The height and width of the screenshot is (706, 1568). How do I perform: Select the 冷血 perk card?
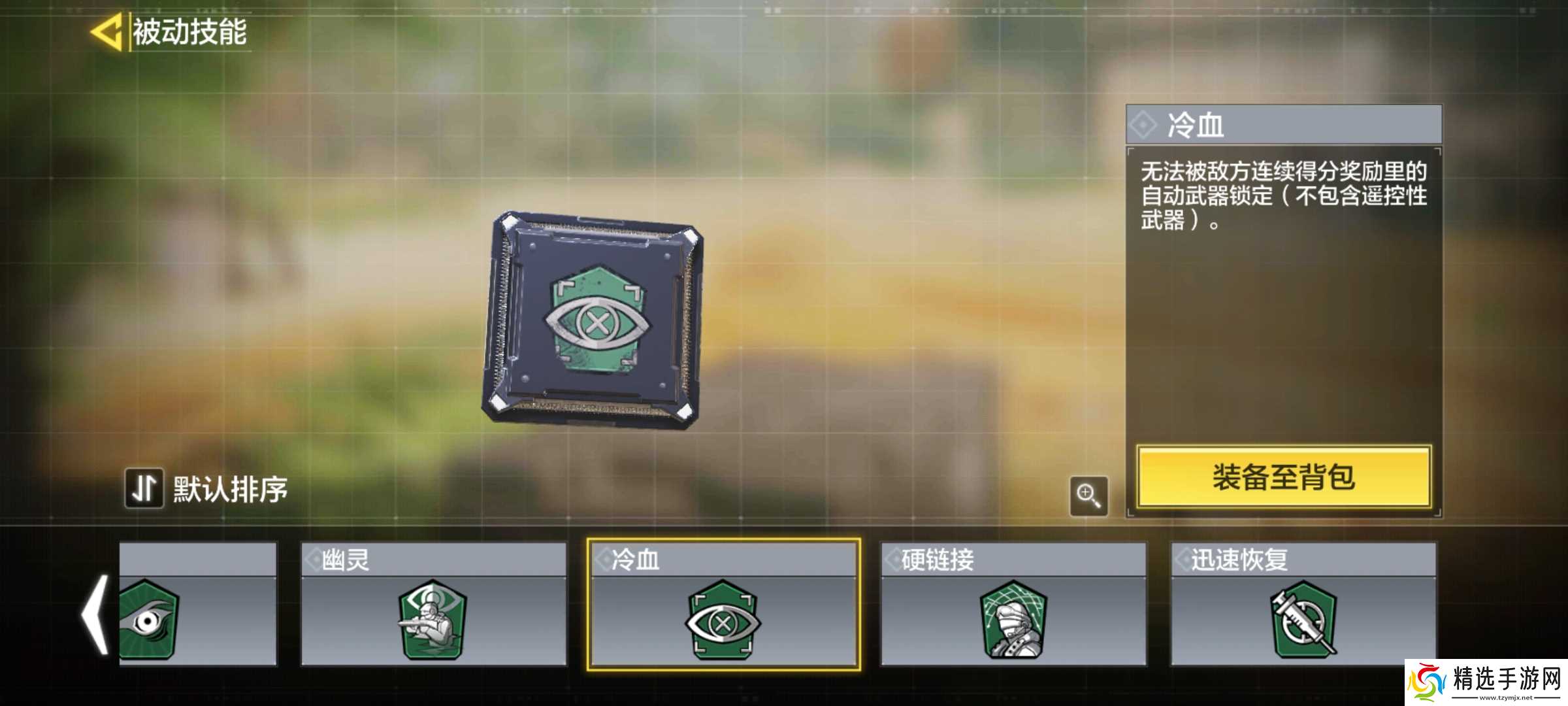[723, 604]
